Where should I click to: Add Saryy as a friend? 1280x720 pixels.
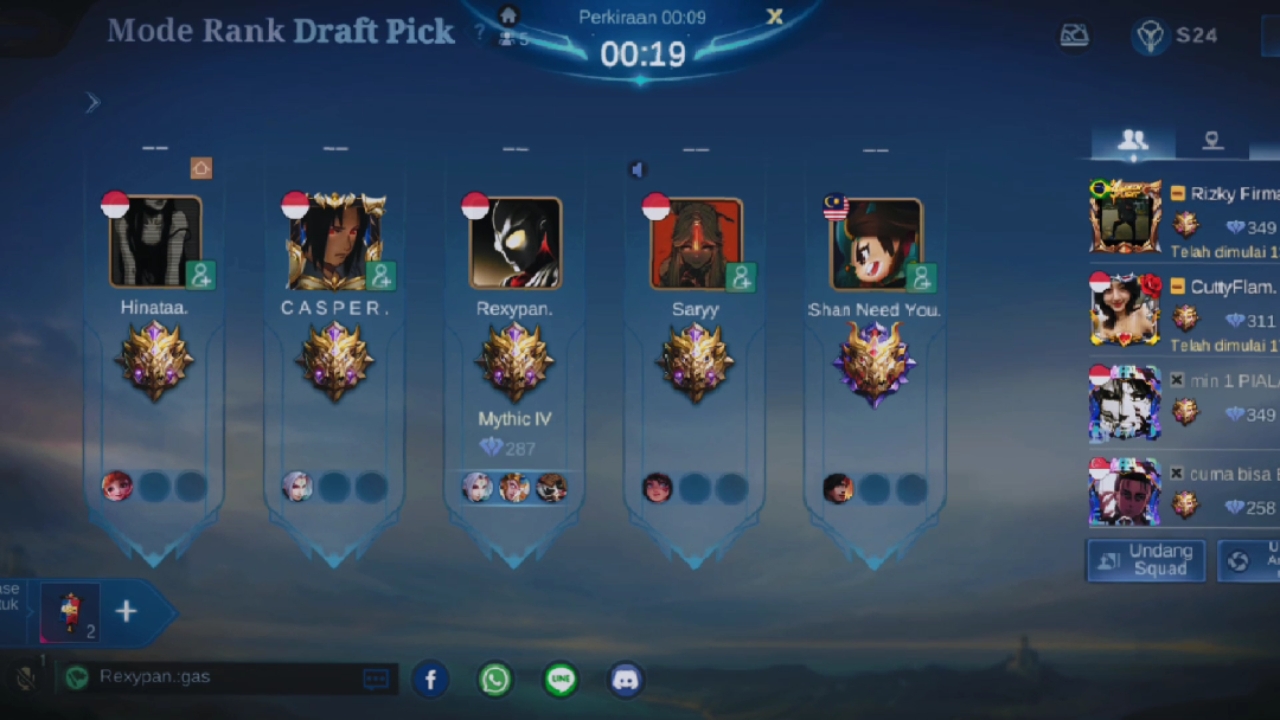pos(741,277)
